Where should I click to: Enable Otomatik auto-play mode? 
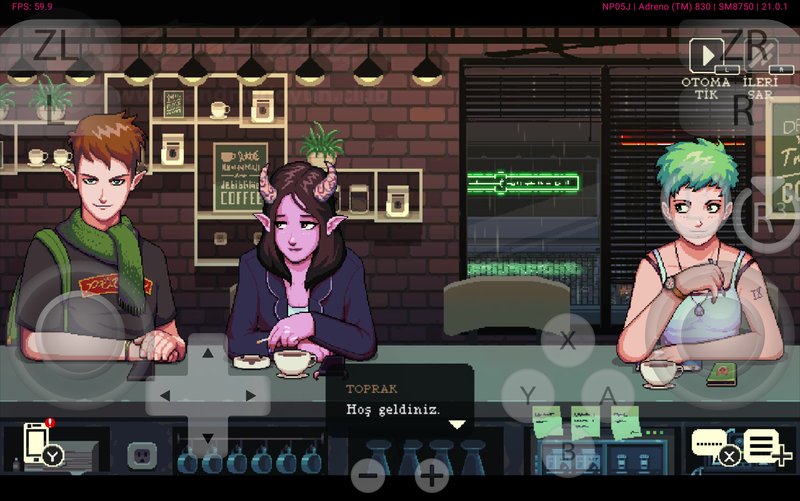(706, 57)
